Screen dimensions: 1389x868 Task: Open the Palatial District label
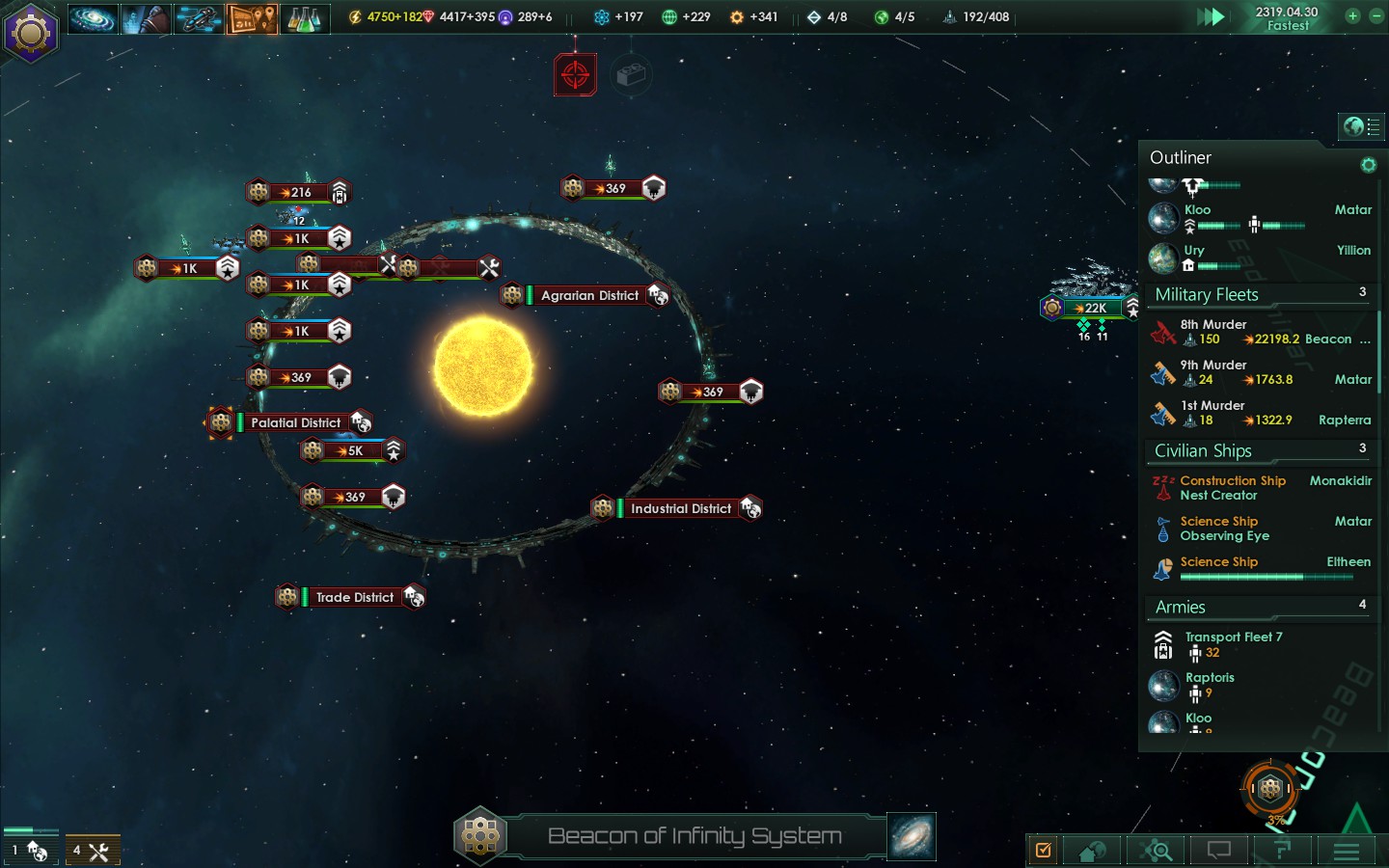tap(295, 422)
